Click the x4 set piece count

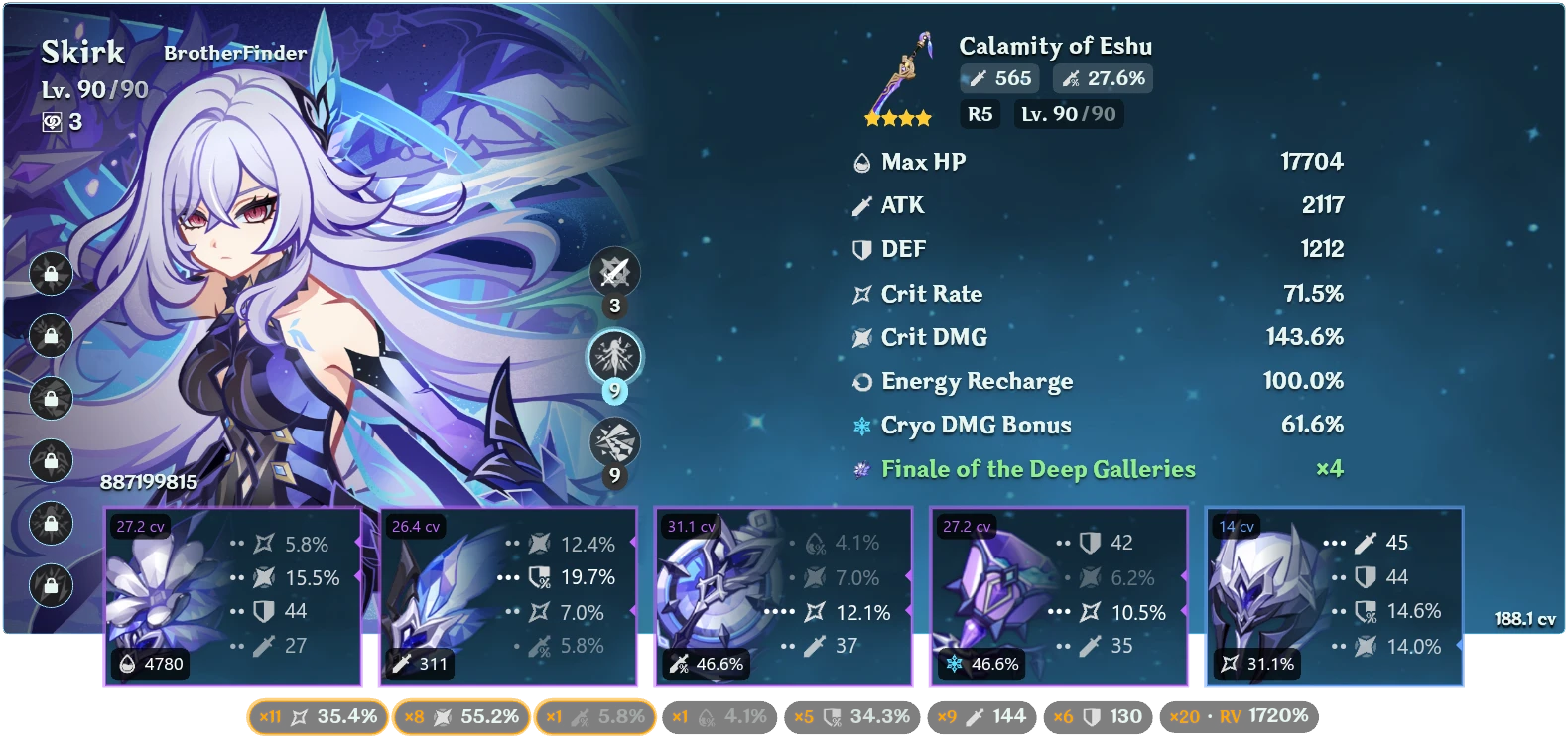tap(1330, 469)
